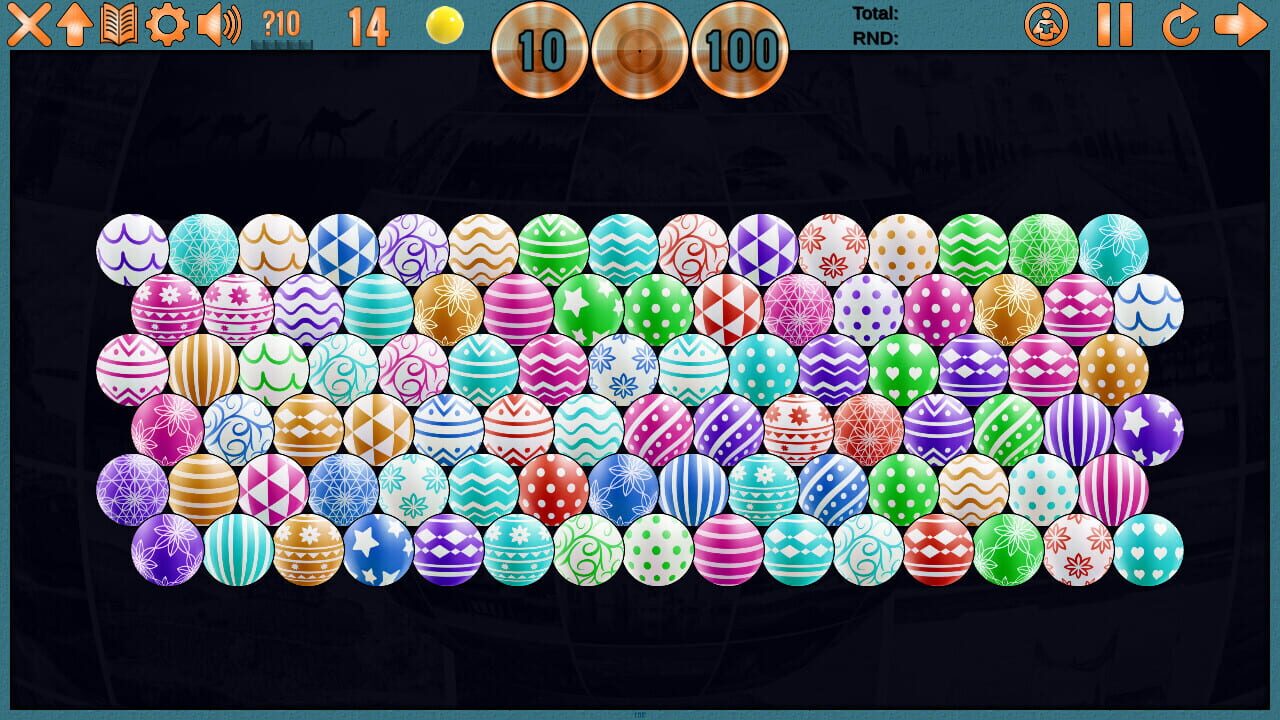The width and height of the screenshot is (1280, 720).
Task: Select the red and white triangle ball
Action: 727,307
